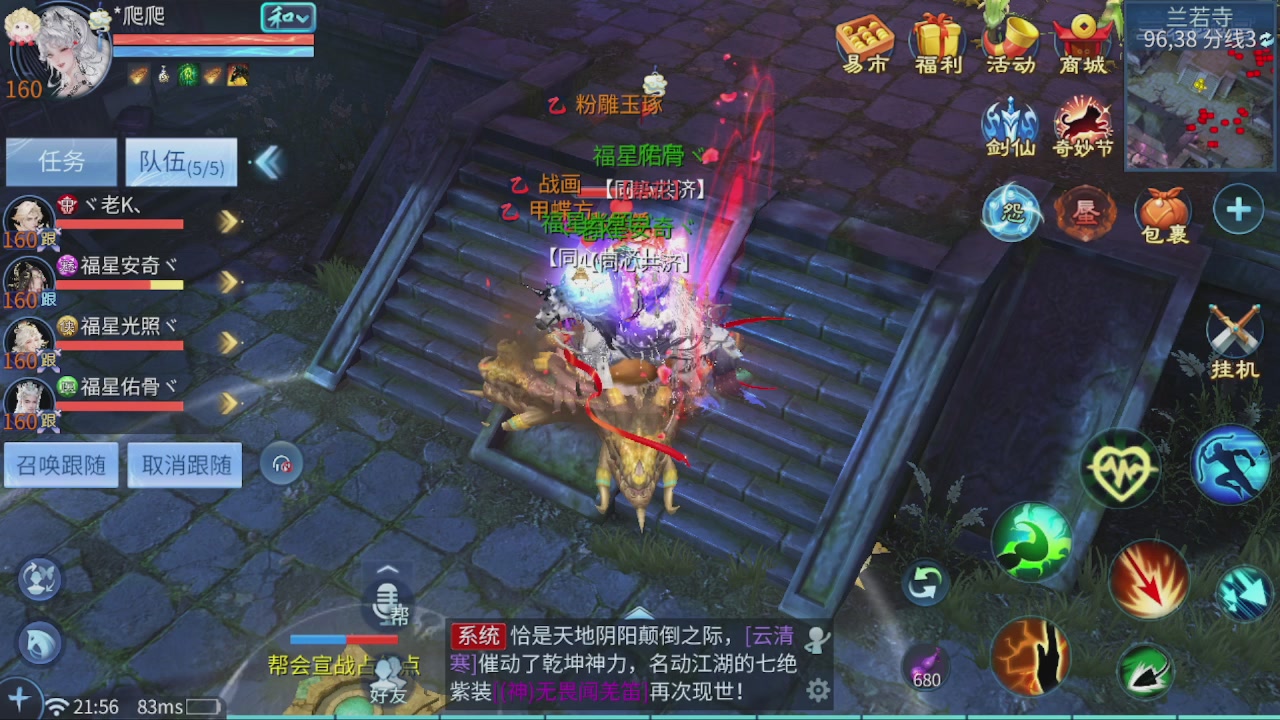Toggle the microphone push-to-talk button

coord(386,603)
